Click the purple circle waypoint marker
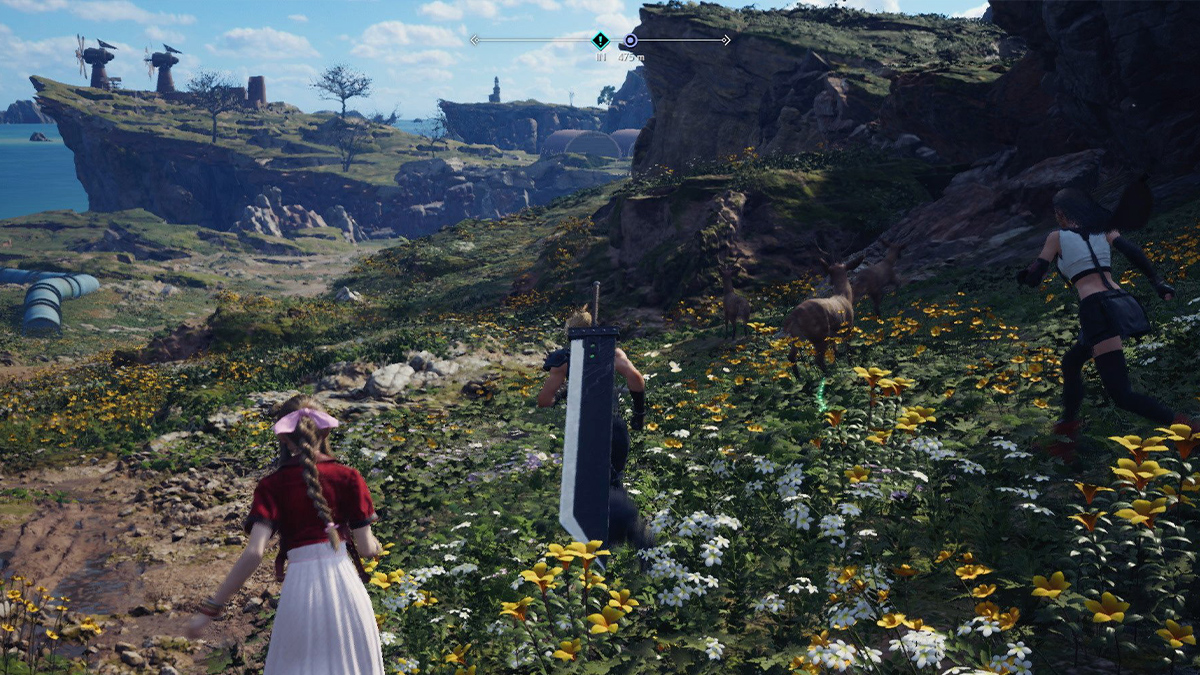This screenshot has height=675, width=1200. point(630,41)
